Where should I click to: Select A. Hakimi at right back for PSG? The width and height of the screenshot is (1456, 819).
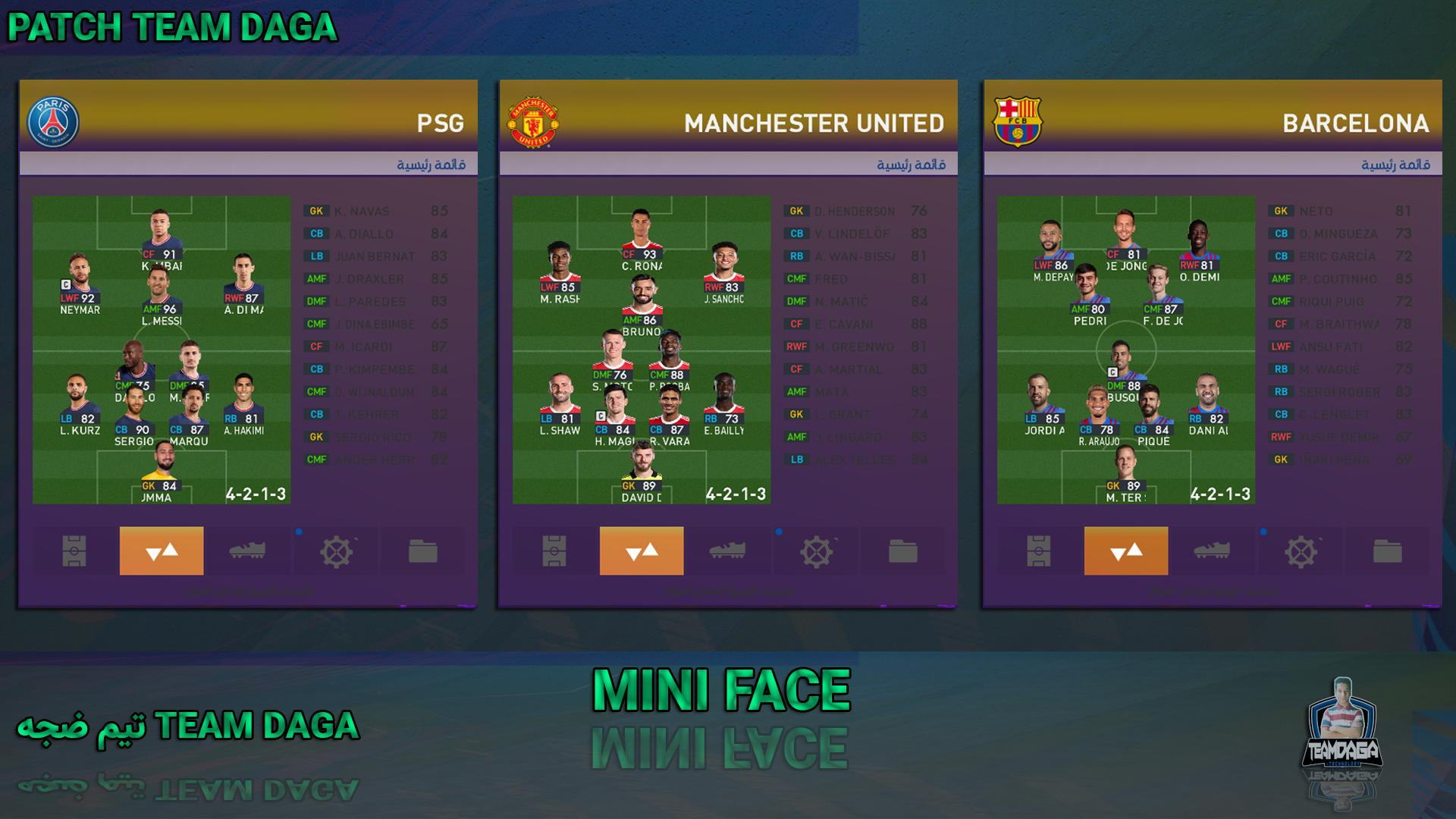[x=243, y=406]
